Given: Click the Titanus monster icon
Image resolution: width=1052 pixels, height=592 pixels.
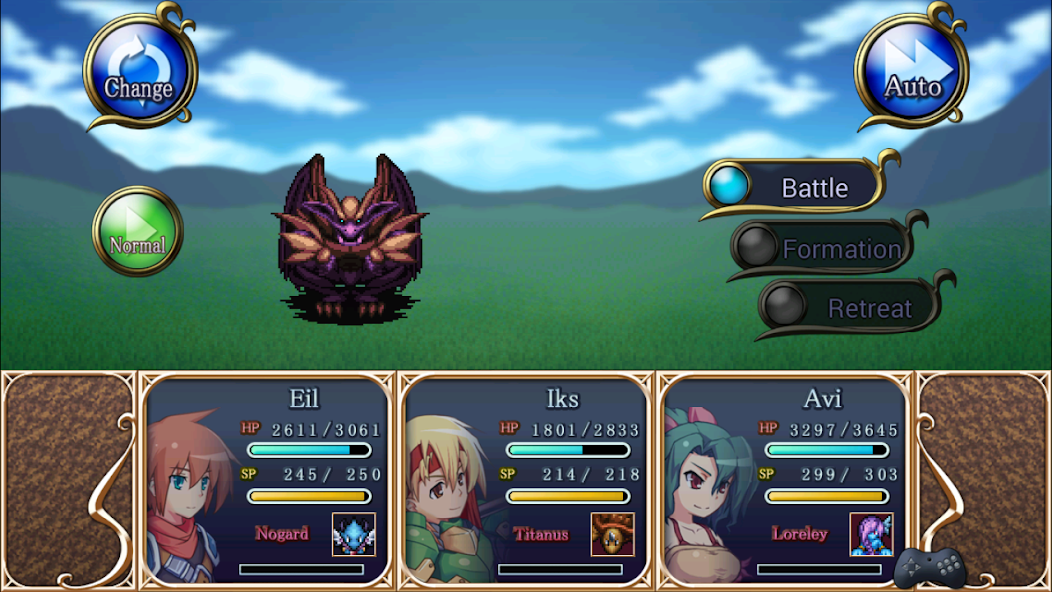Looking at the screenshot, I should tap(612, 534).
